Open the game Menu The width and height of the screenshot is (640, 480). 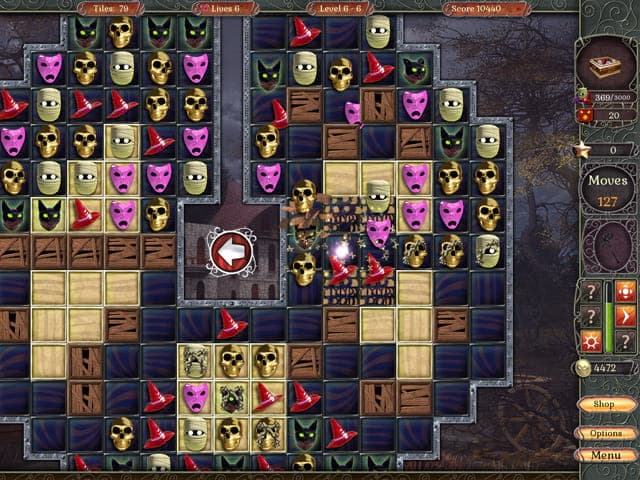(x=605, y=455)
